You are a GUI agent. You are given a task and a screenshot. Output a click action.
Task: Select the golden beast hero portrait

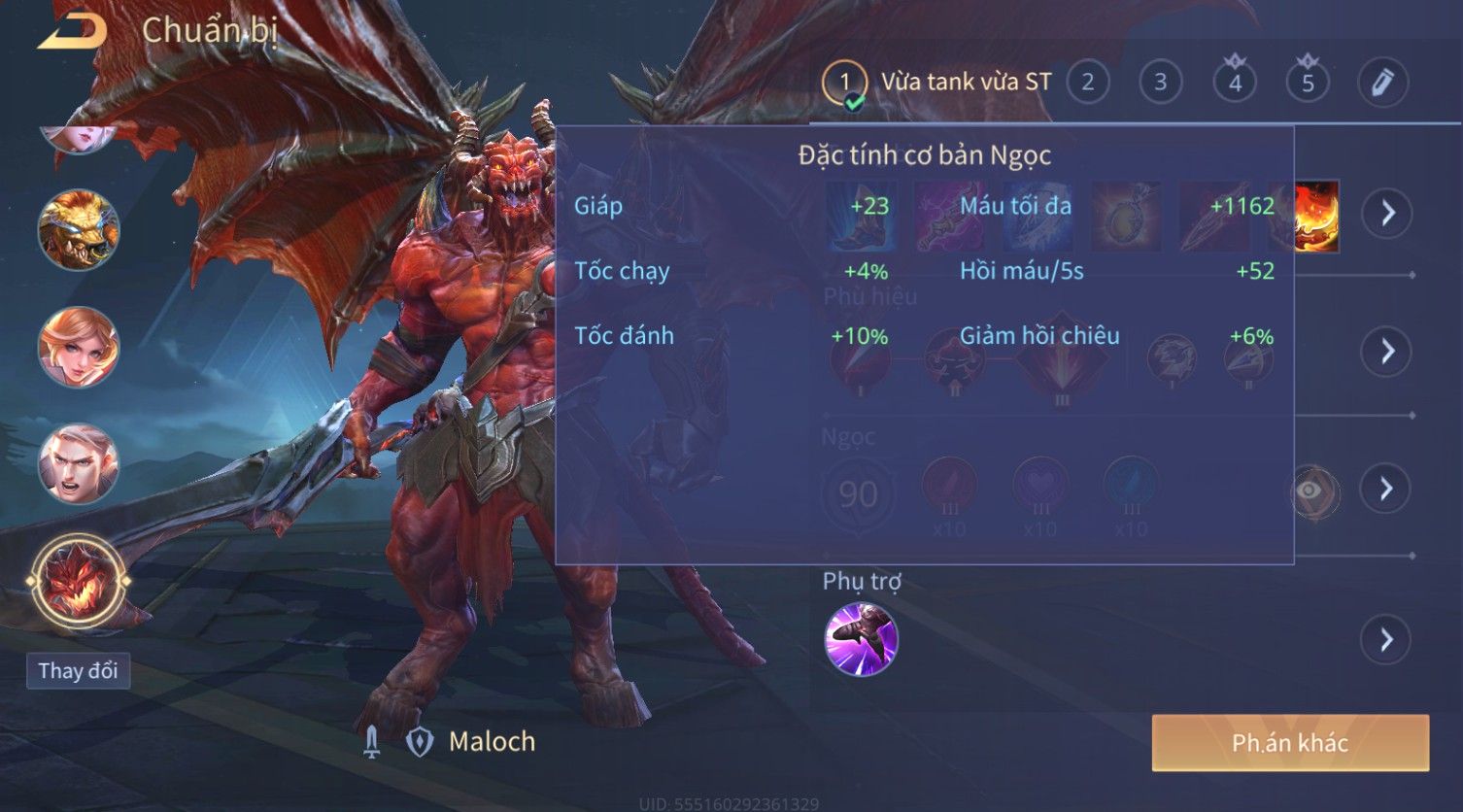click(78, 230)
